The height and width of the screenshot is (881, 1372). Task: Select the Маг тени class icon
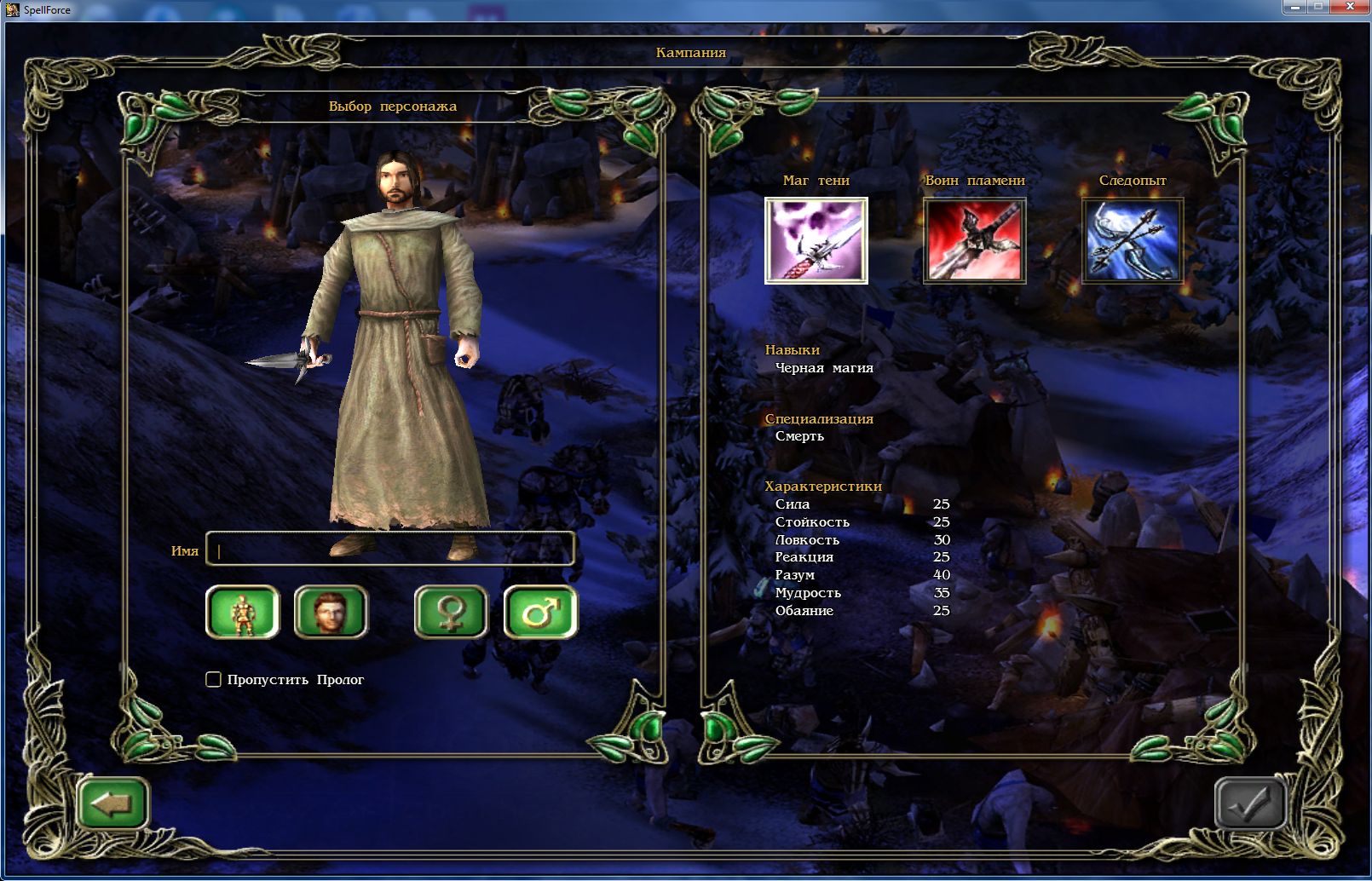coord(816,240)
